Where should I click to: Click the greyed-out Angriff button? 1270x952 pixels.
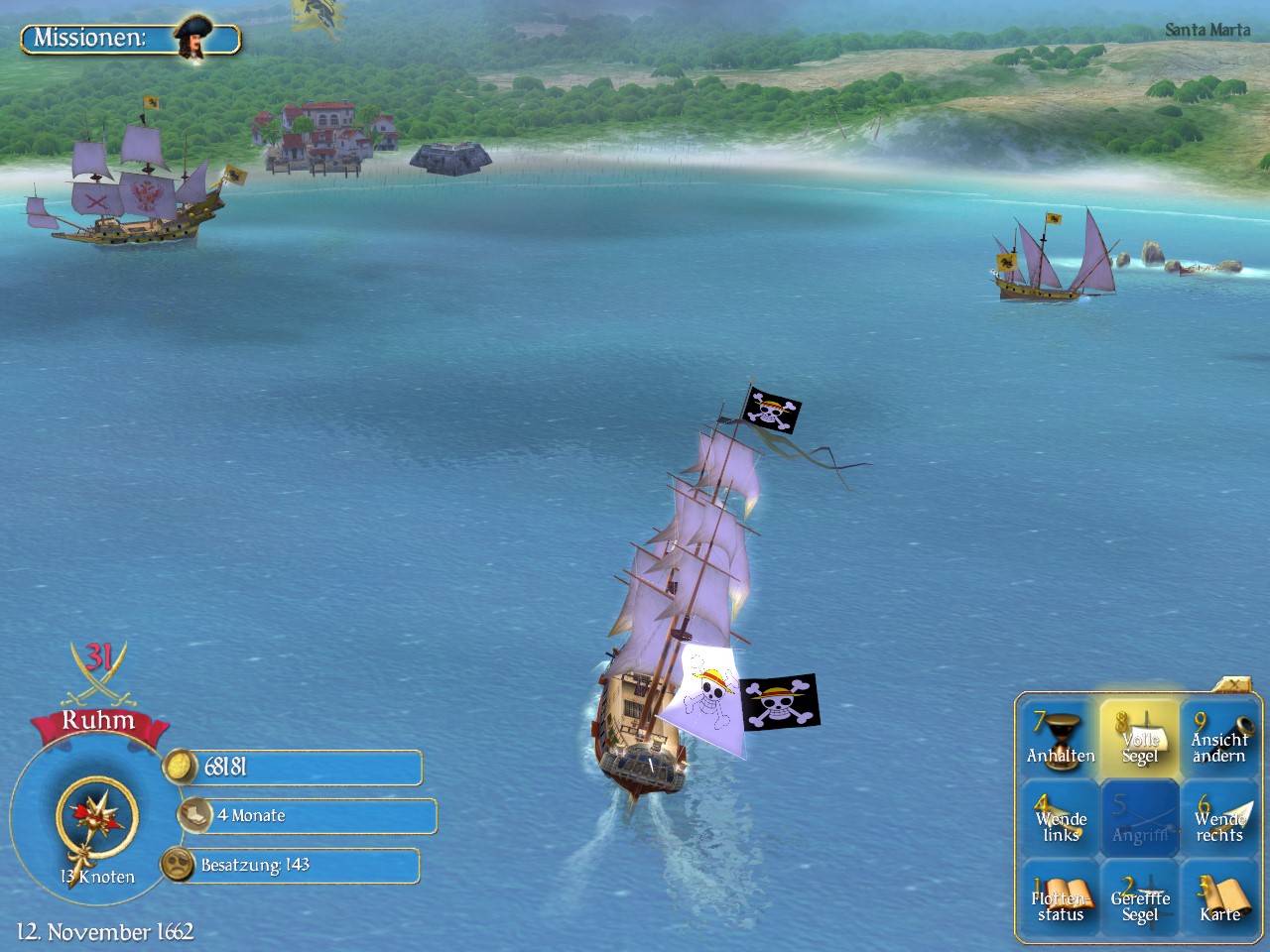pyautogui.click(x=1140, y=819)
